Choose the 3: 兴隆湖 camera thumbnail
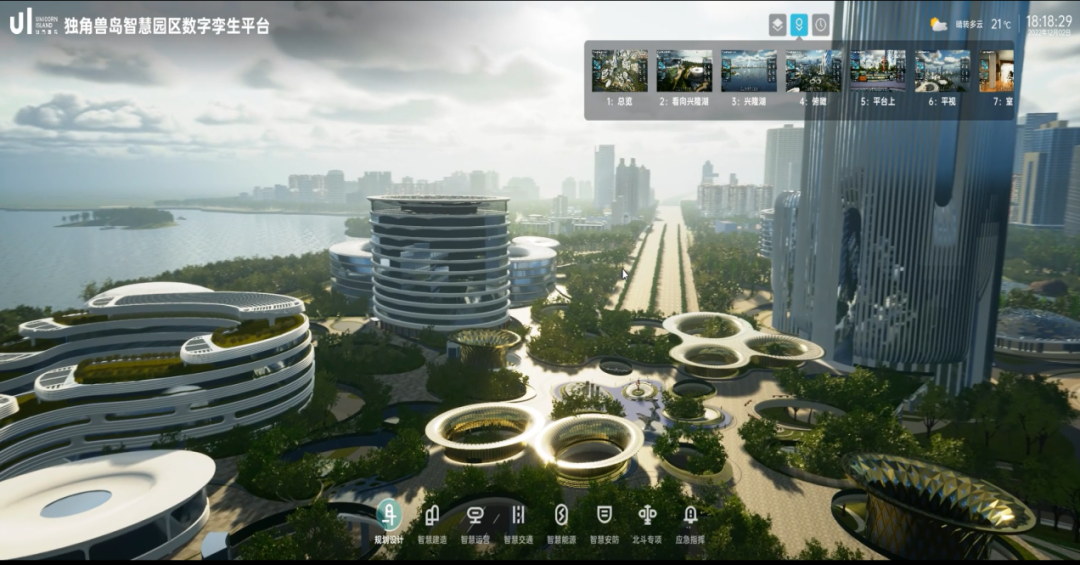 point(749,71)
